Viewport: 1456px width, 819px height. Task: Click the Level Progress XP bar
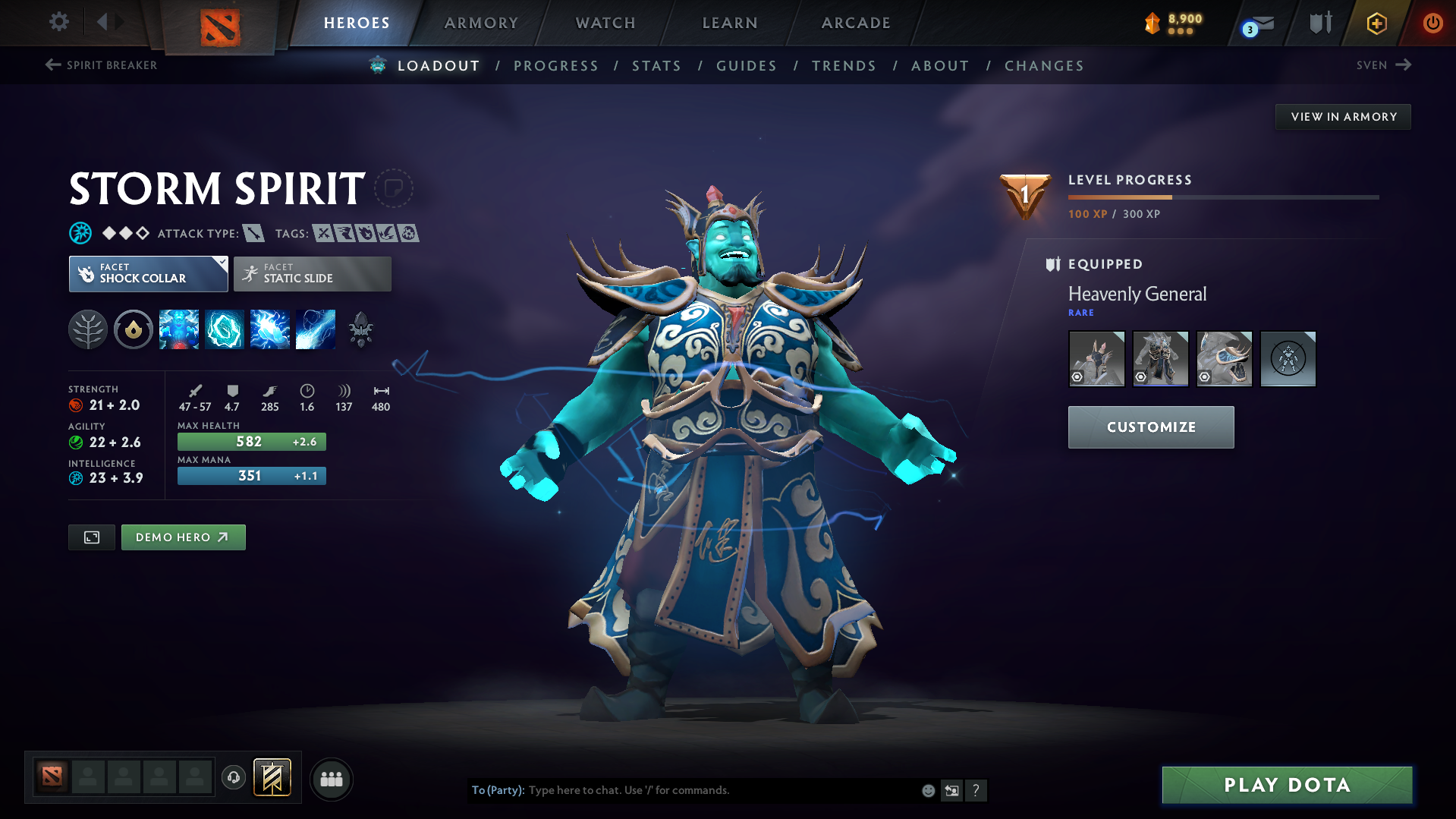click(x=1222, y=197)
